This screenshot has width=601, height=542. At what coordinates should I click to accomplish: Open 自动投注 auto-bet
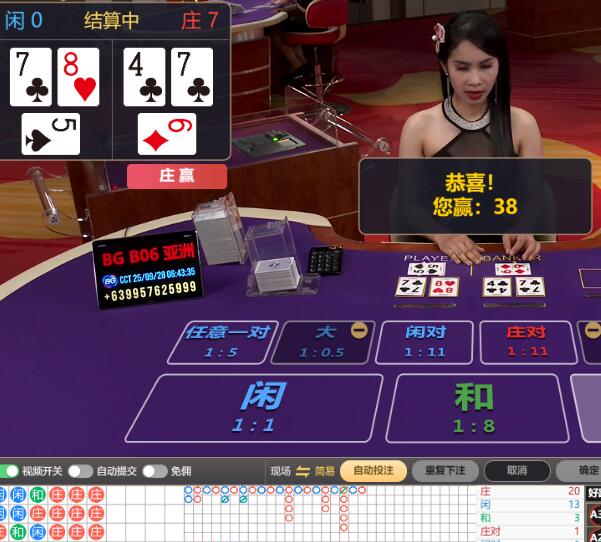373,471
